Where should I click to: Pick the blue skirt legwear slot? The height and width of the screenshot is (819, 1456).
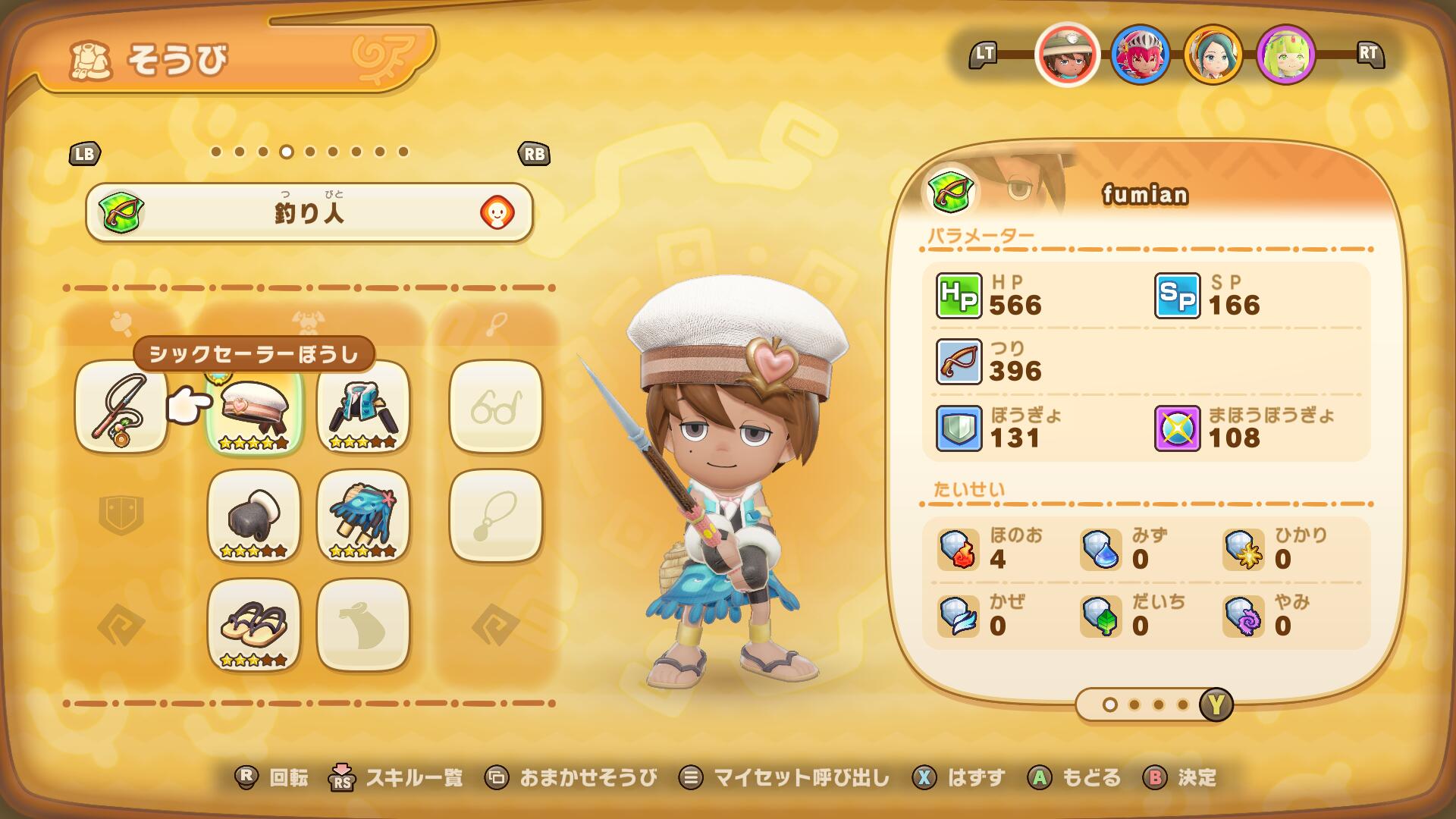click(363, 516)
